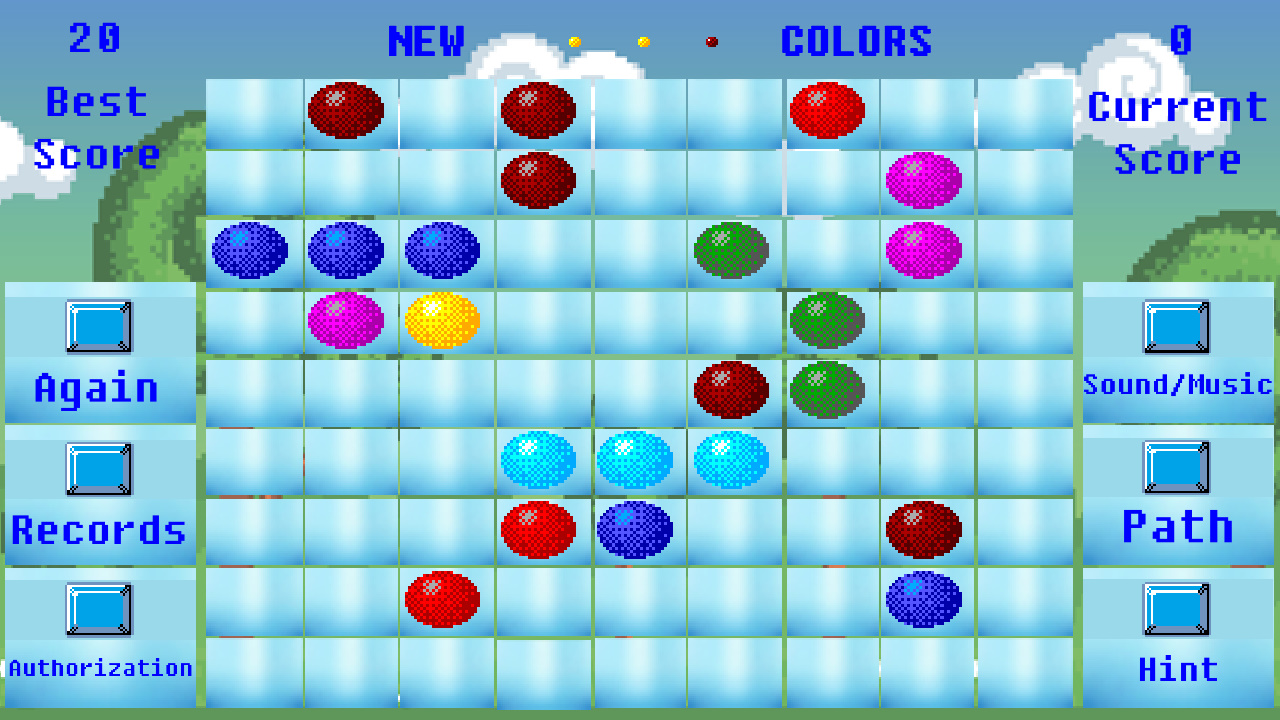
Task: Click the Current Score value showing 0
Action: (1178, 40)
